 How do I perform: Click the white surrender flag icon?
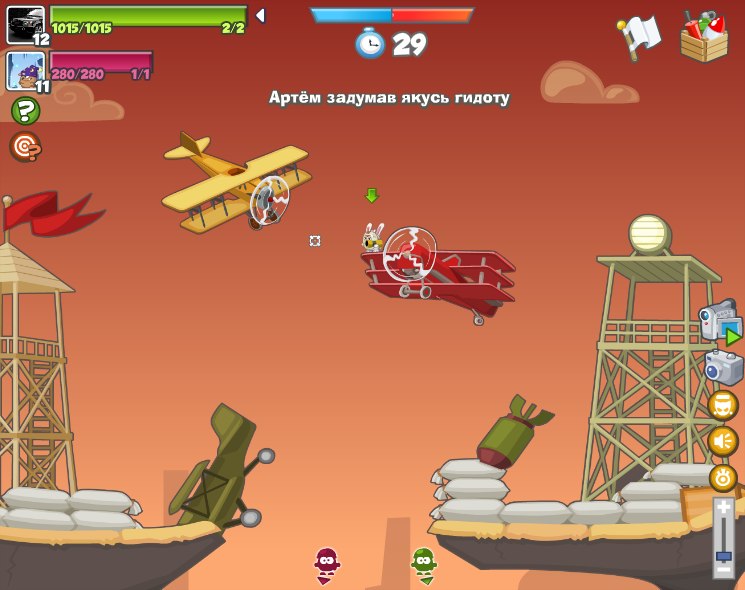640,37
